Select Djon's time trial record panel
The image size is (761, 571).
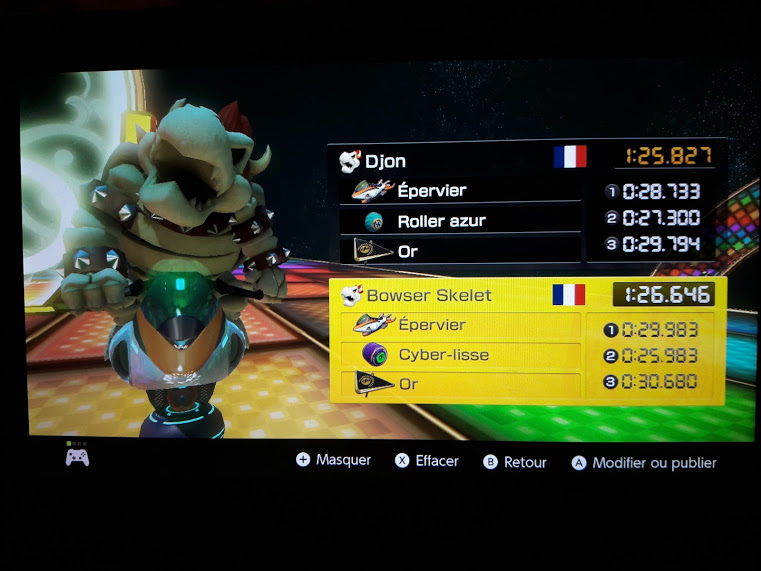[527, 203]
